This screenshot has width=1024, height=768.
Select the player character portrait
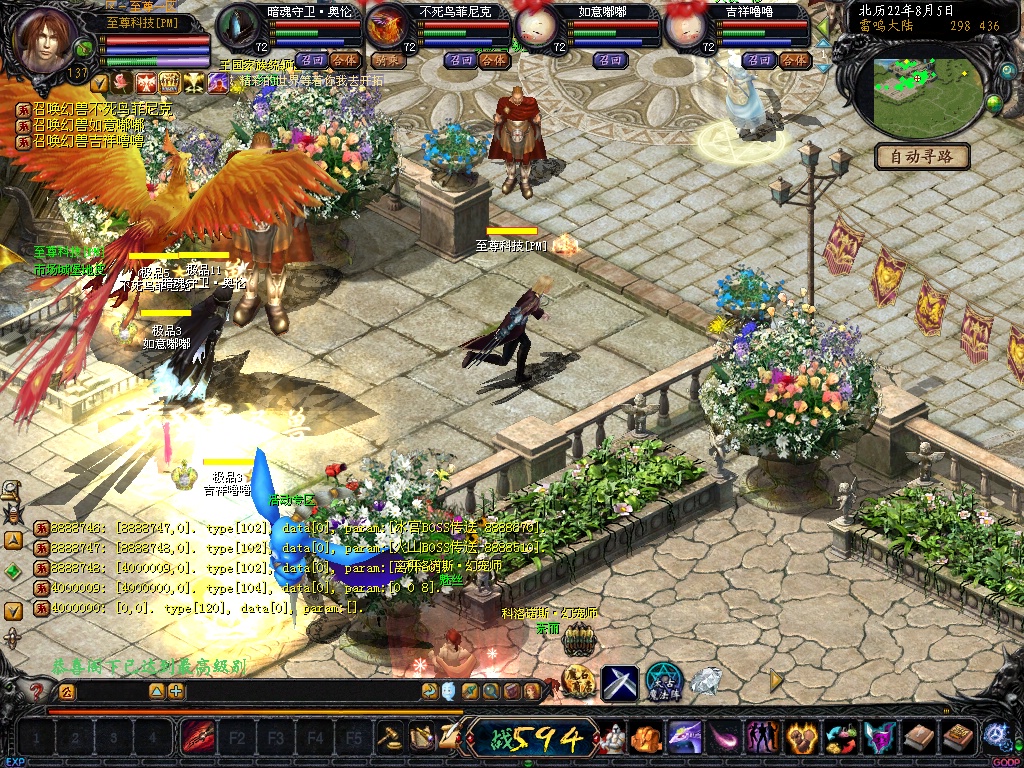coord(46,40)
